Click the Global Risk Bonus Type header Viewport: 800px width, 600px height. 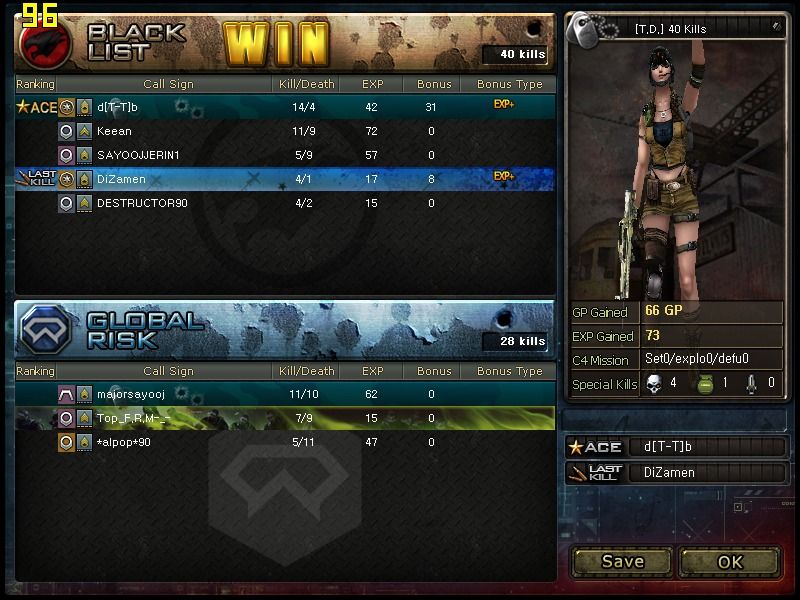pyautogui.click(x=509, y=371)
